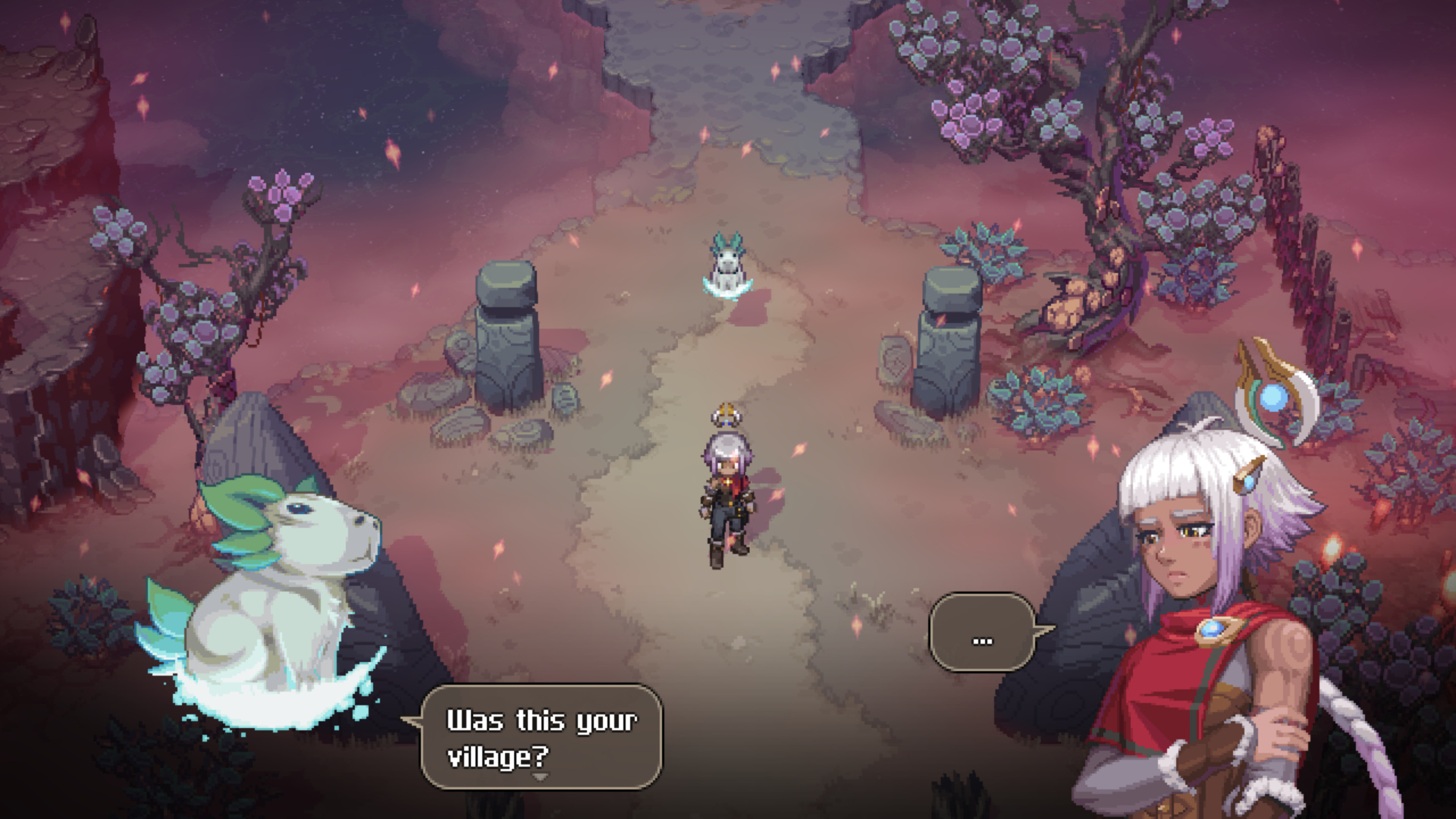
Task: Click the small continue arrow under the dialogue text
Action: tap(540, 777)
